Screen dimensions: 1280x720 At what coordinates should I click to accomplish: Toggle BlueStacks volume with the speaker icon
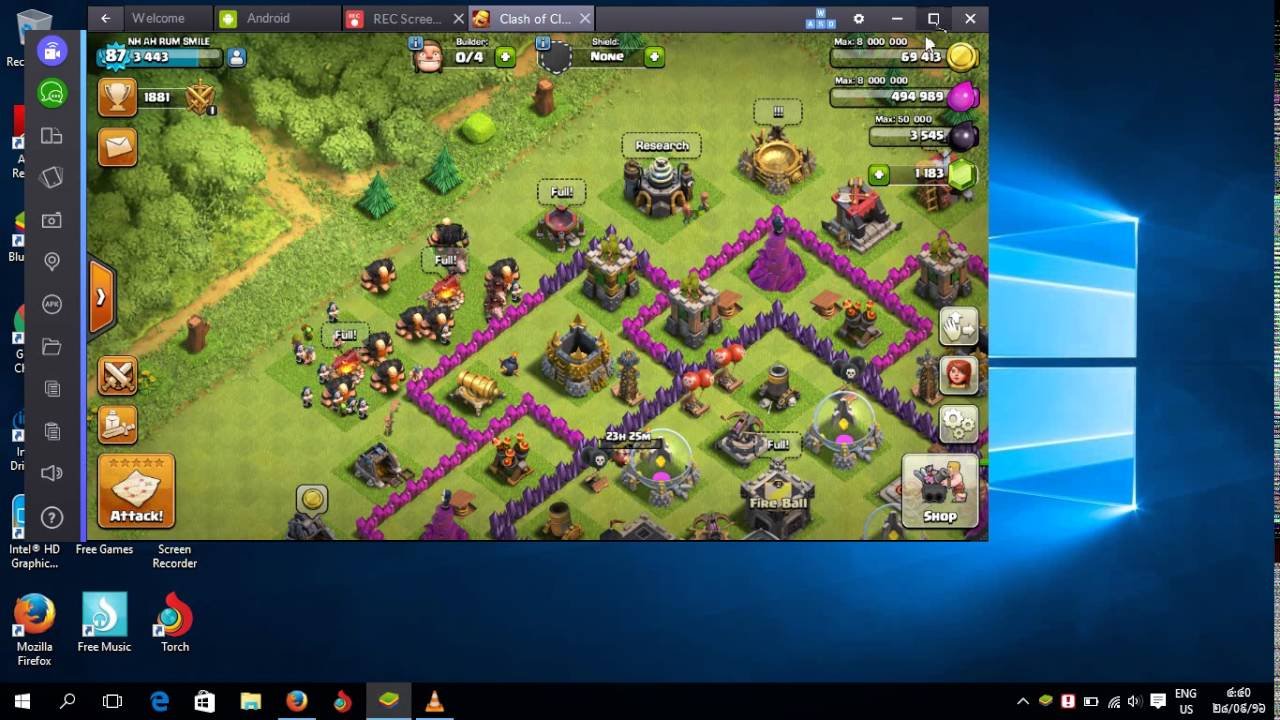pos(51,472)
